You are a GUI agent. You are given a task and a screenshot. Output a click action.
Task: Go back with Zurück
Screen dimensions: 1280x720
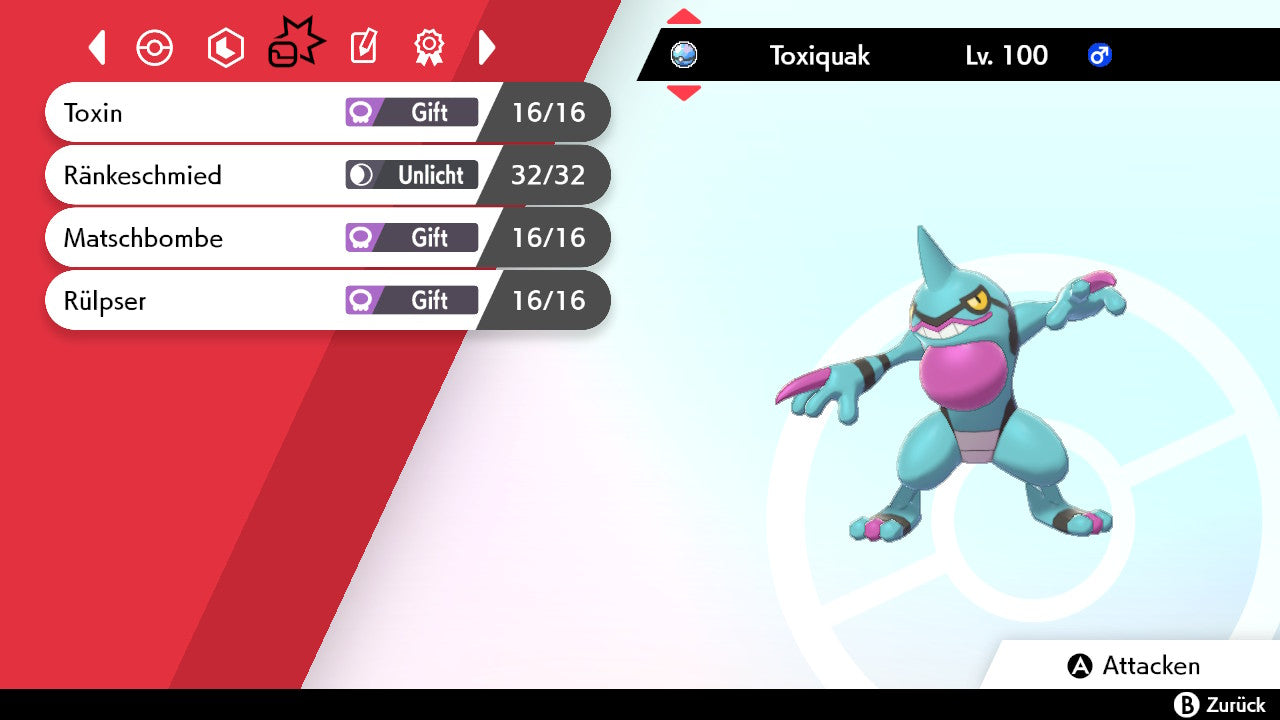pos(1219,705)
